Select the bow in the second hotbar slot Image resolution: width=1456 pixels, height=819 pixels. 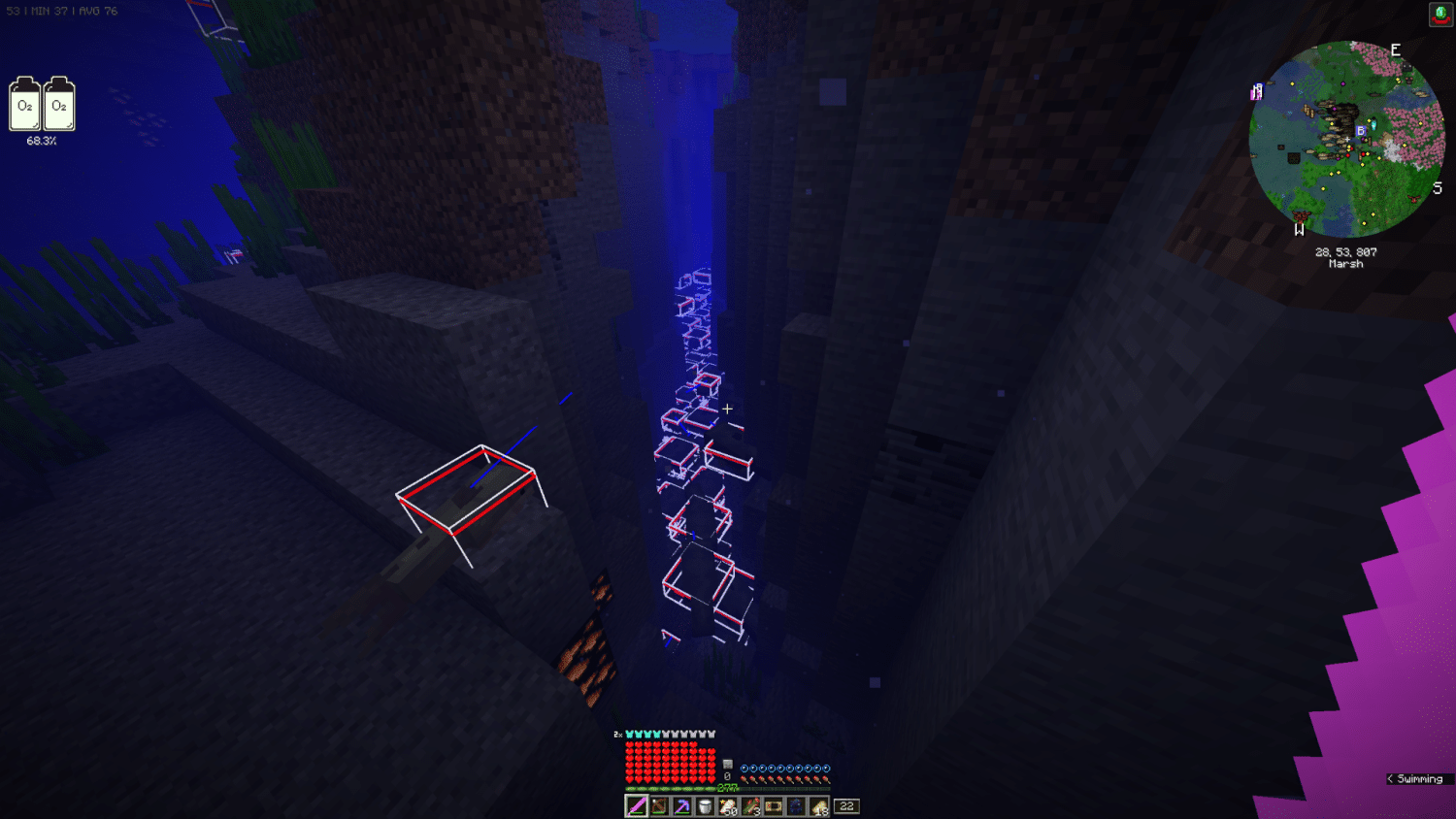pos(659,804)
